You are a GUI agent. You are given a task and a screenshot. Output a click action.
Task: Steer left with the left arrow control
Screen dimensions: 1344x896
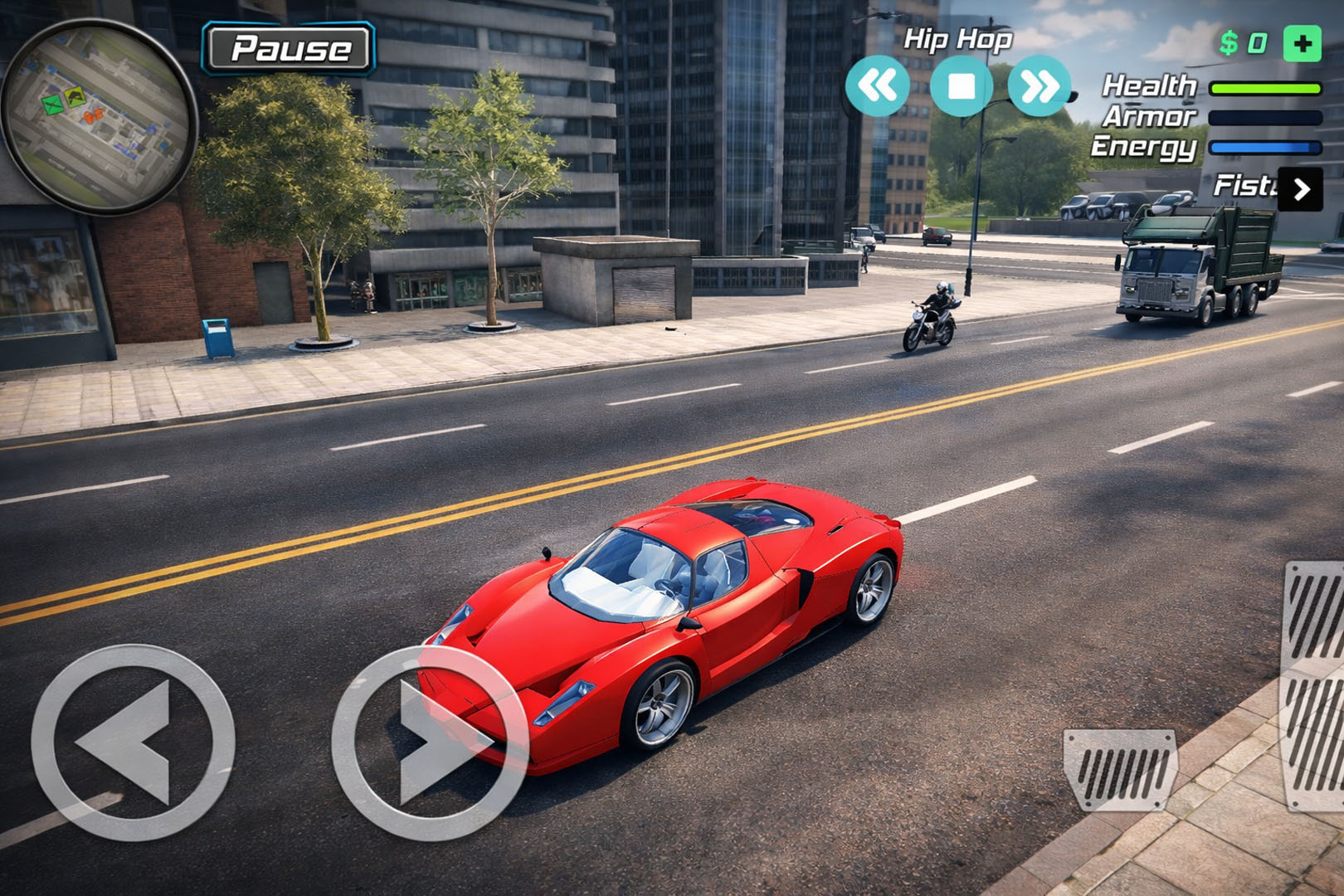pos(133,743)
